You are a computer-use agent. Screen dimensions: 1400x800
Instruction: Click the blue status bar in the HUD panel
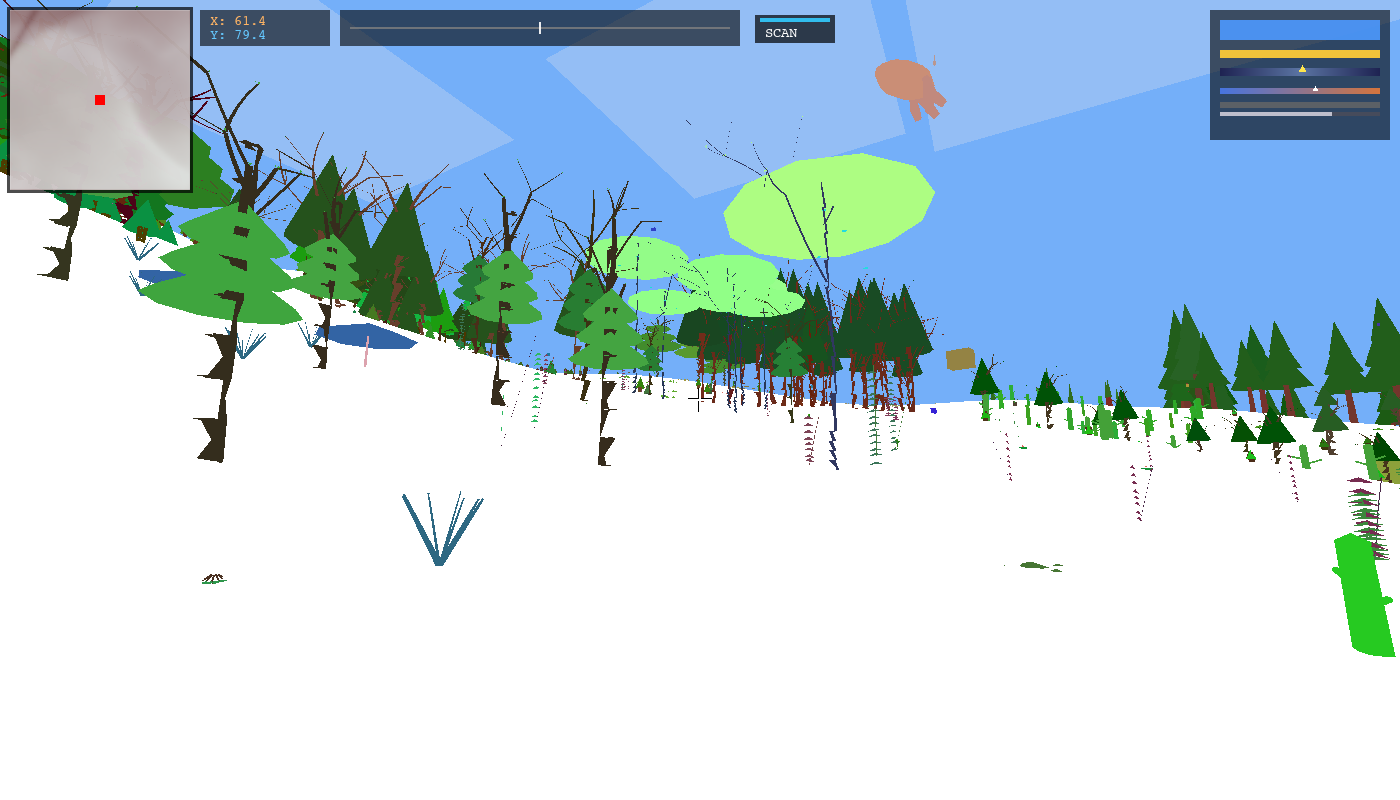coord(1298,30)
